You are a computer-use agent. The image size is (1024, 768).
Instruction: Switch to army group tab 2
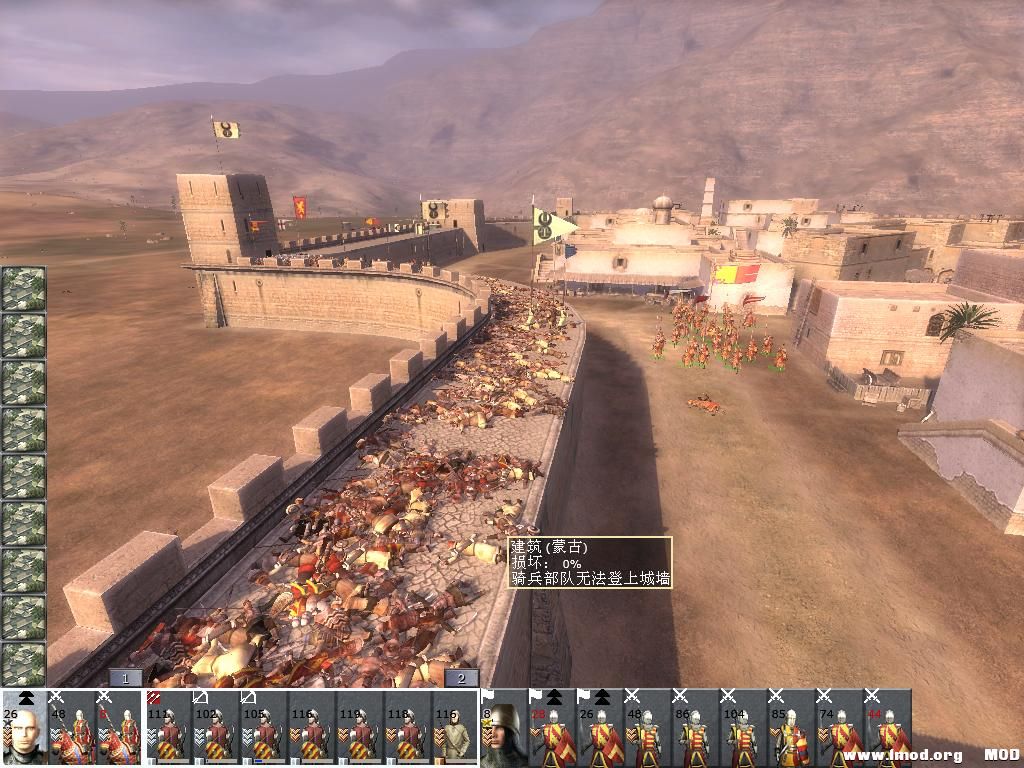(461, 677)
